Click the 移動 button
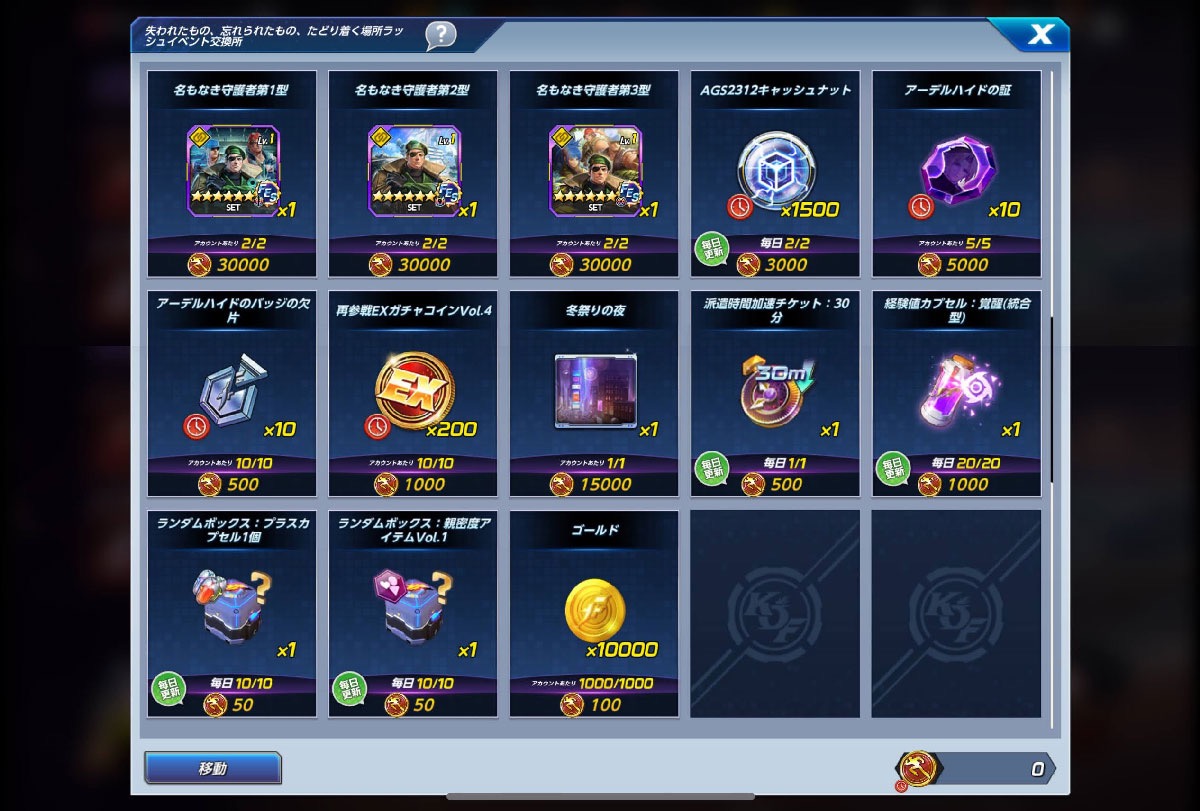This screenshot has height=811, width=1200. pyautogui.click(x=213, y=768)
